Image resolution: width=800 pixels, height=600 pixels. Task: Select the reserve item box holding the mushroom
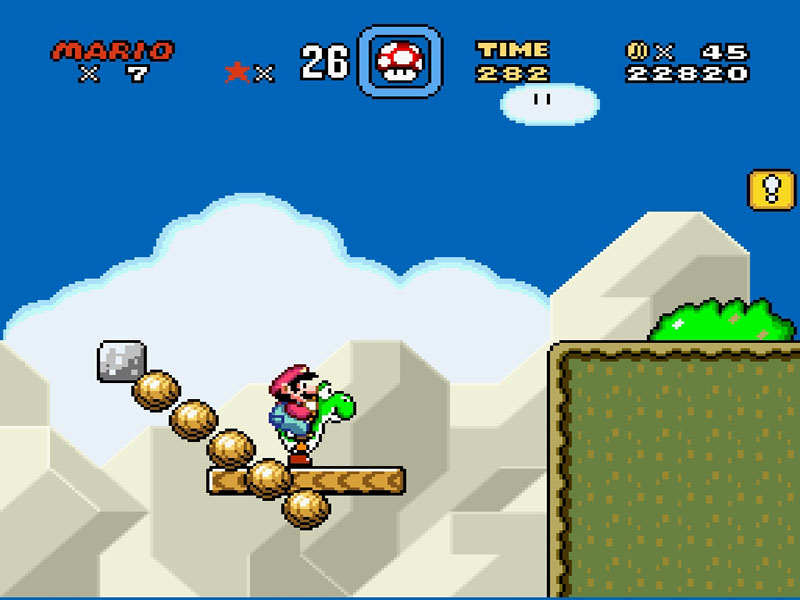click(x=399, y=62)
